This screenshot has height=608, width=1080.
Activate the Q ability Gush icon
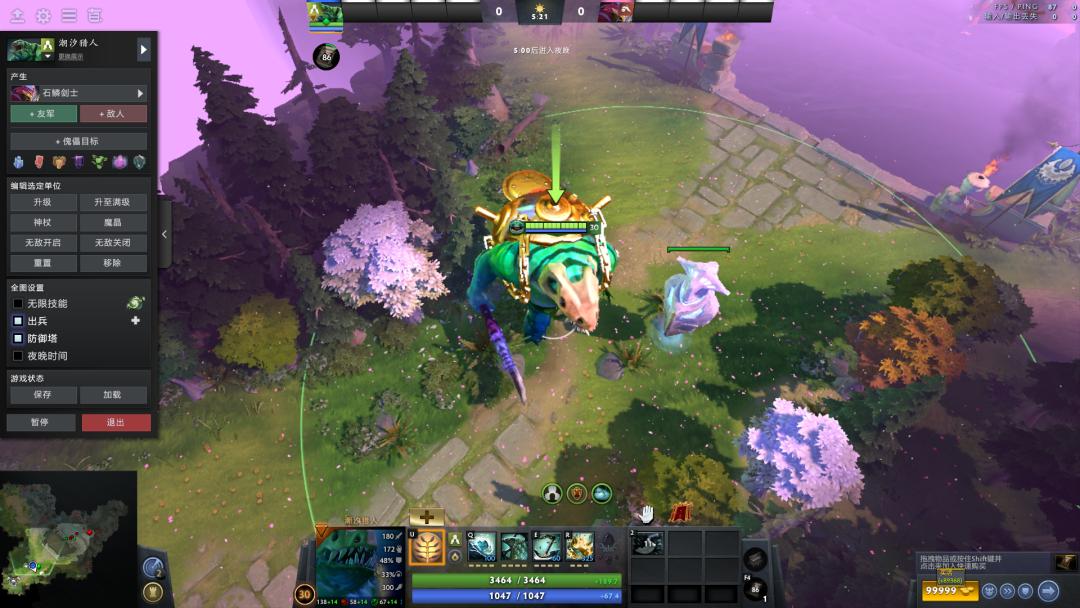pyautogui.click(x=482, y=546)
